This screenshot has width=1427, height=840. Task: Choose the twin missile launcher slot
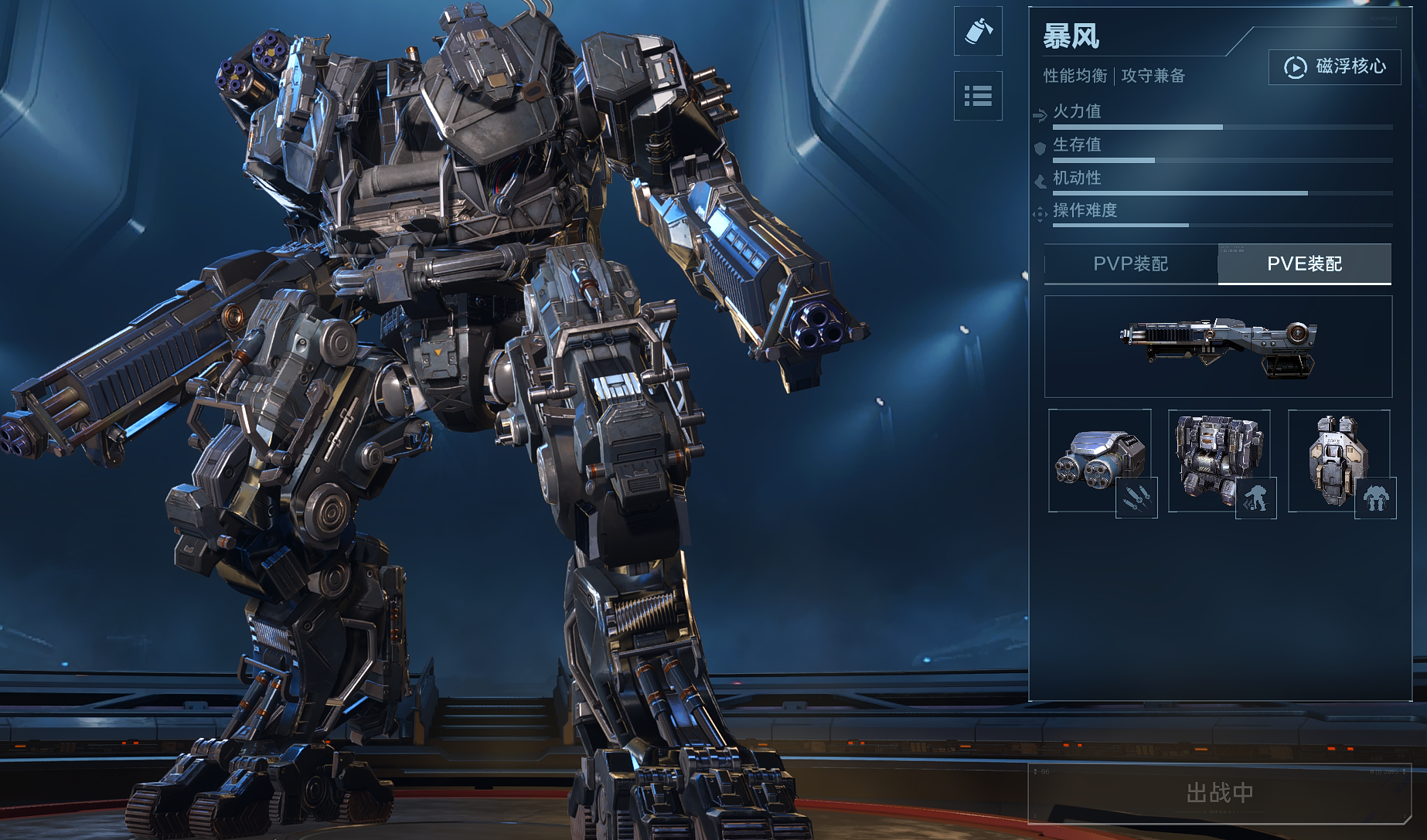pos(1100,461)
